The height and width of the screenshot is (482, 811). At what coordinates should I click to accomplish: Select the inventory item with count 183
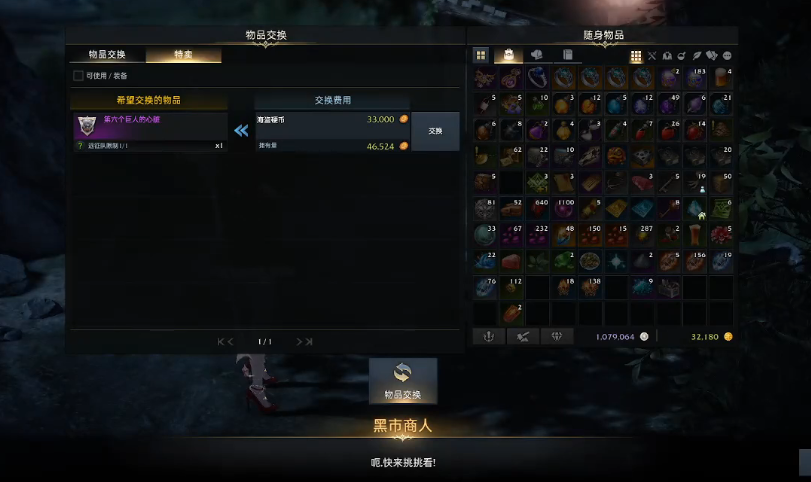695,78
